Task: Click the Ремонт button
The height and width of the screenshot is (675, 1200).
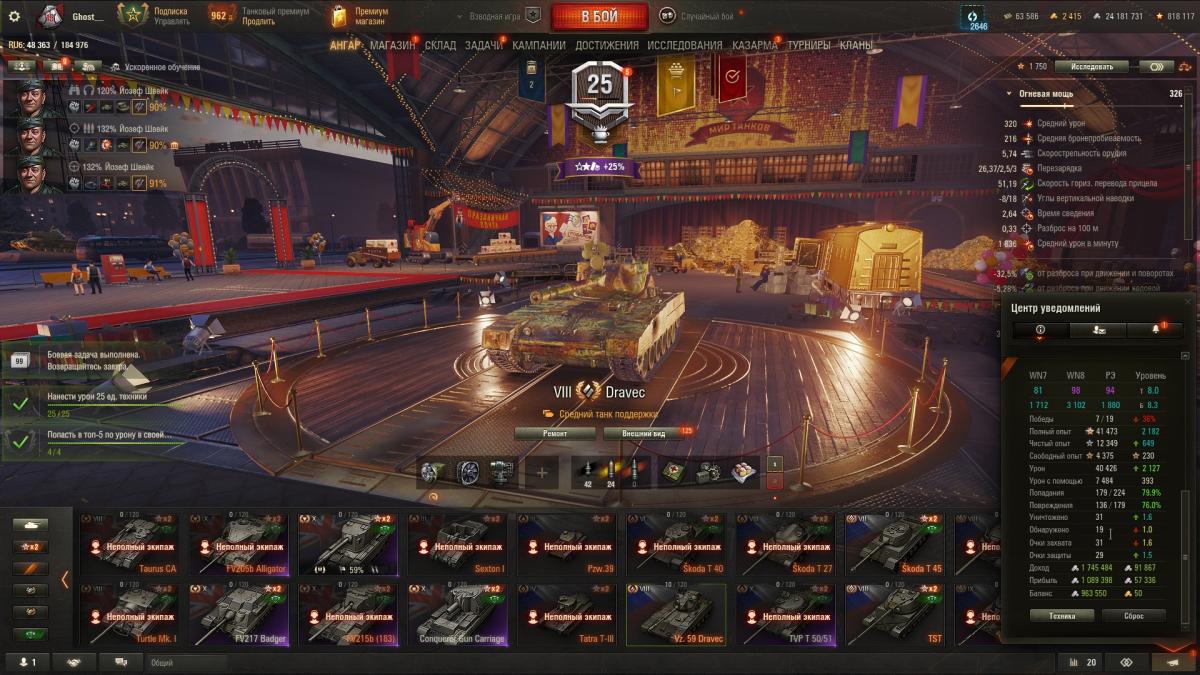Action: pos(555,433)
